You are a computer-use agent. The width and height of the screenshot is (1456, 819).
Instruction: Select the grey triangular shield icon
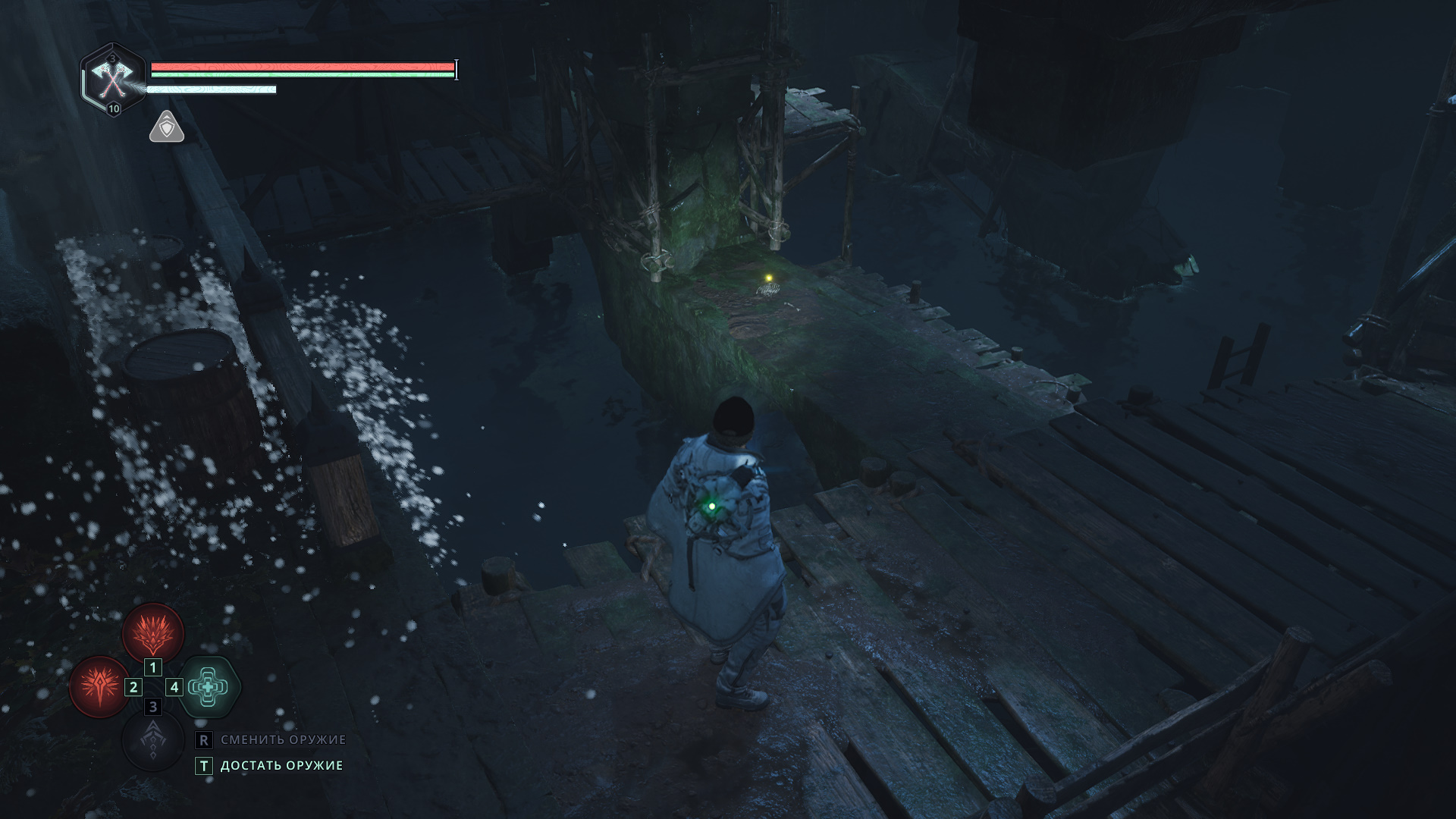click(x=167, y=127)
